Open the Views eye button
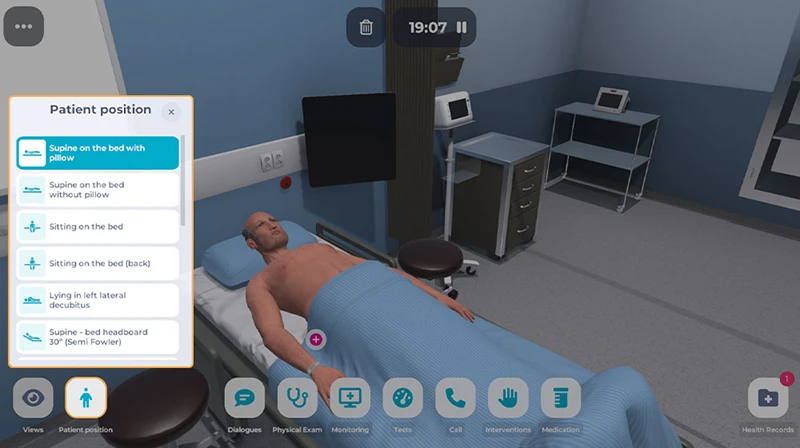800x448 pixels. tap(33, 398)
